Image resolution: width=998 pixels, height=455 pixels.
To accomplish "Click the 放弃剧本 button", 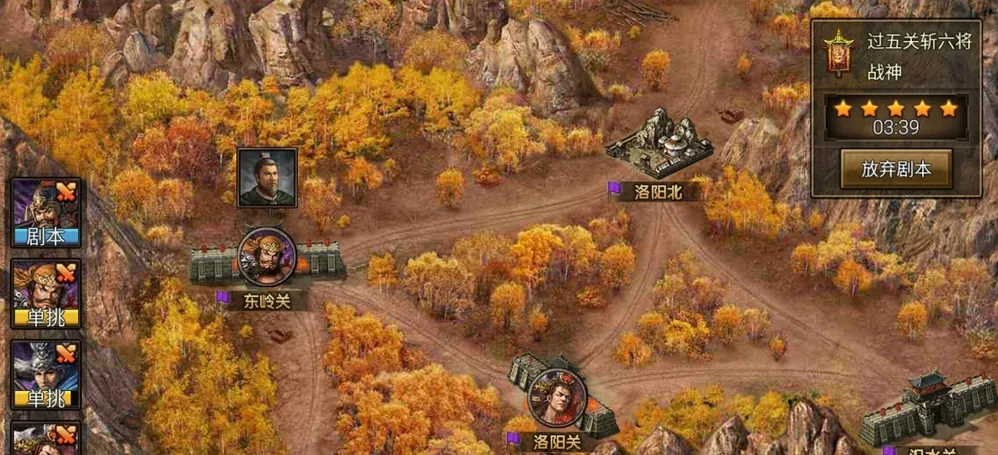I will click(895, 168).
